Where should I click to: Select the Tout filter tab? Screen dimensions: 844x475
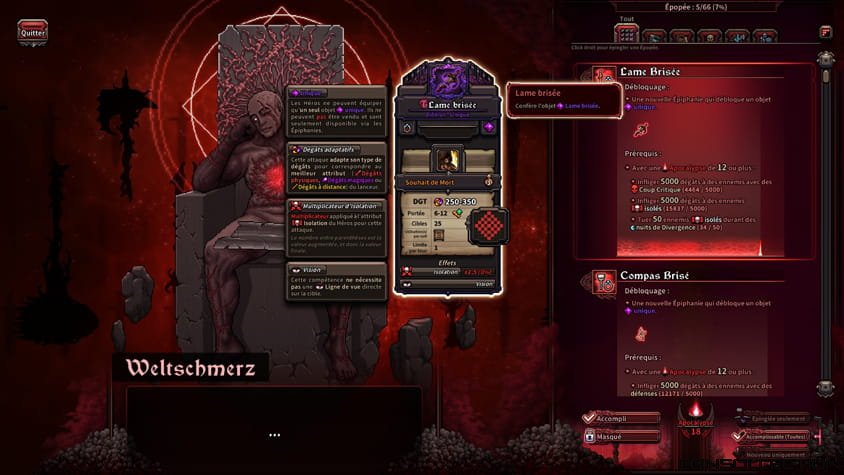coord(627,35)
